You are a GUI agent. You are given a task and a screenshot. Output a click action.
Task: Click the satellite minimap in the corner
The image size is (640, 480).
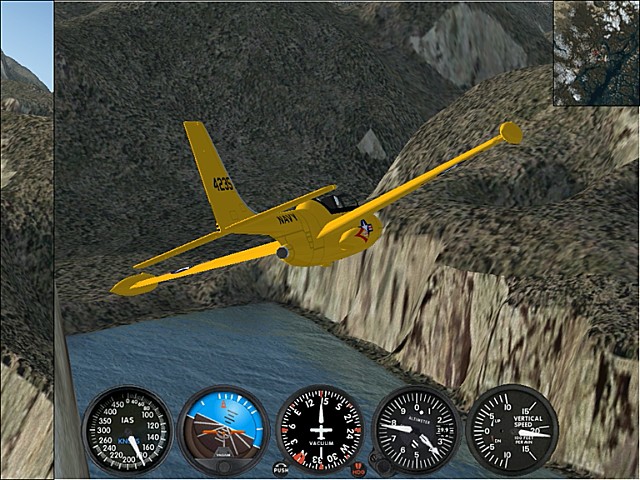click(x=596, y=52)
